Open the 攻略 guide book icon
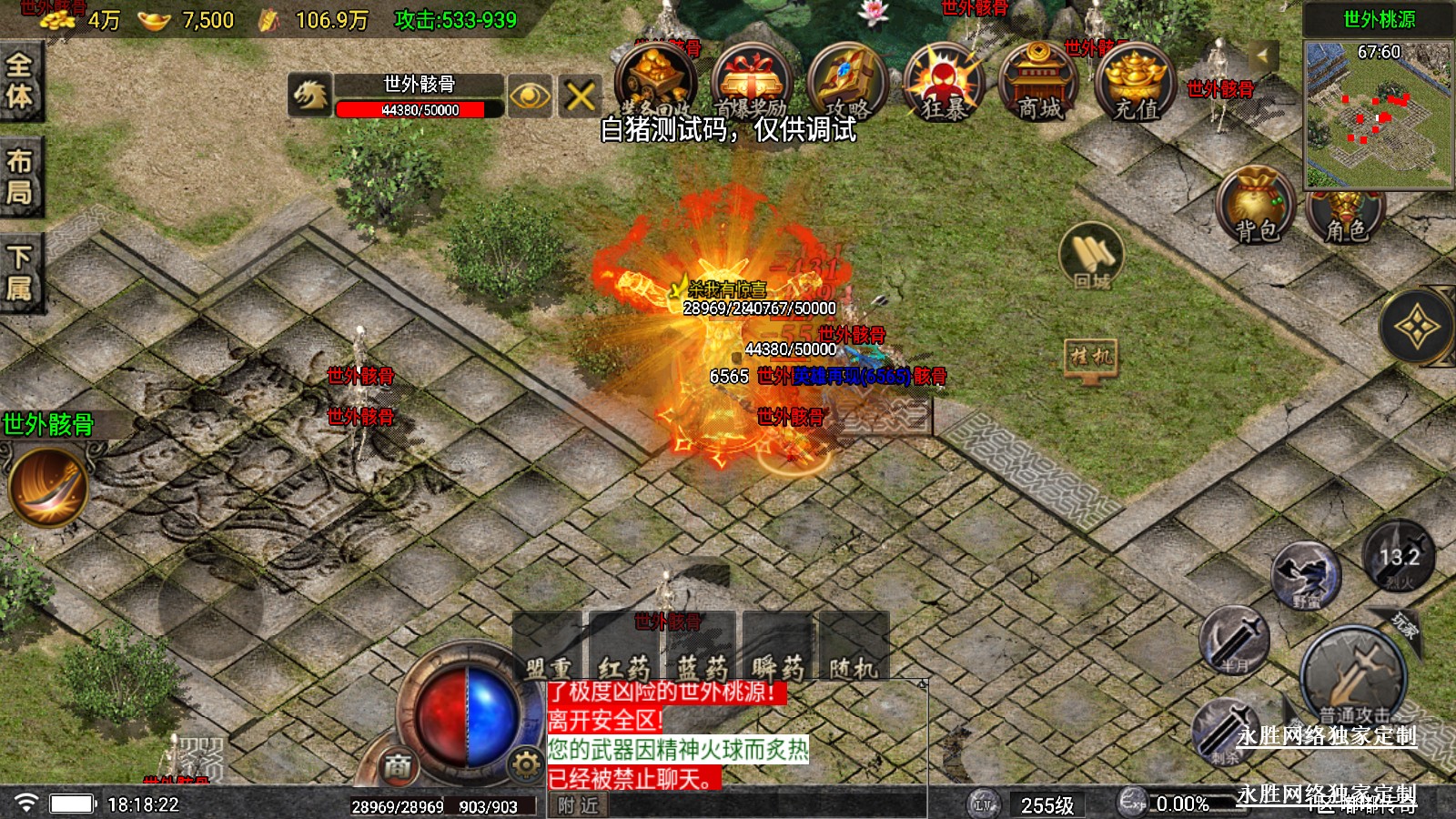 point(845,82)
